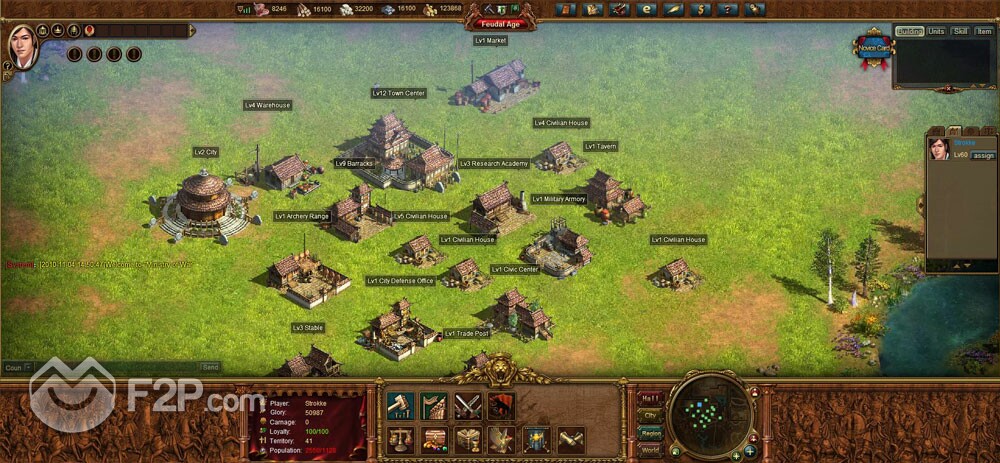The width and height of the screenshot is (1000, 463).
Task: Open the treasure chest with gems icon
Action: tap(434, 440)
